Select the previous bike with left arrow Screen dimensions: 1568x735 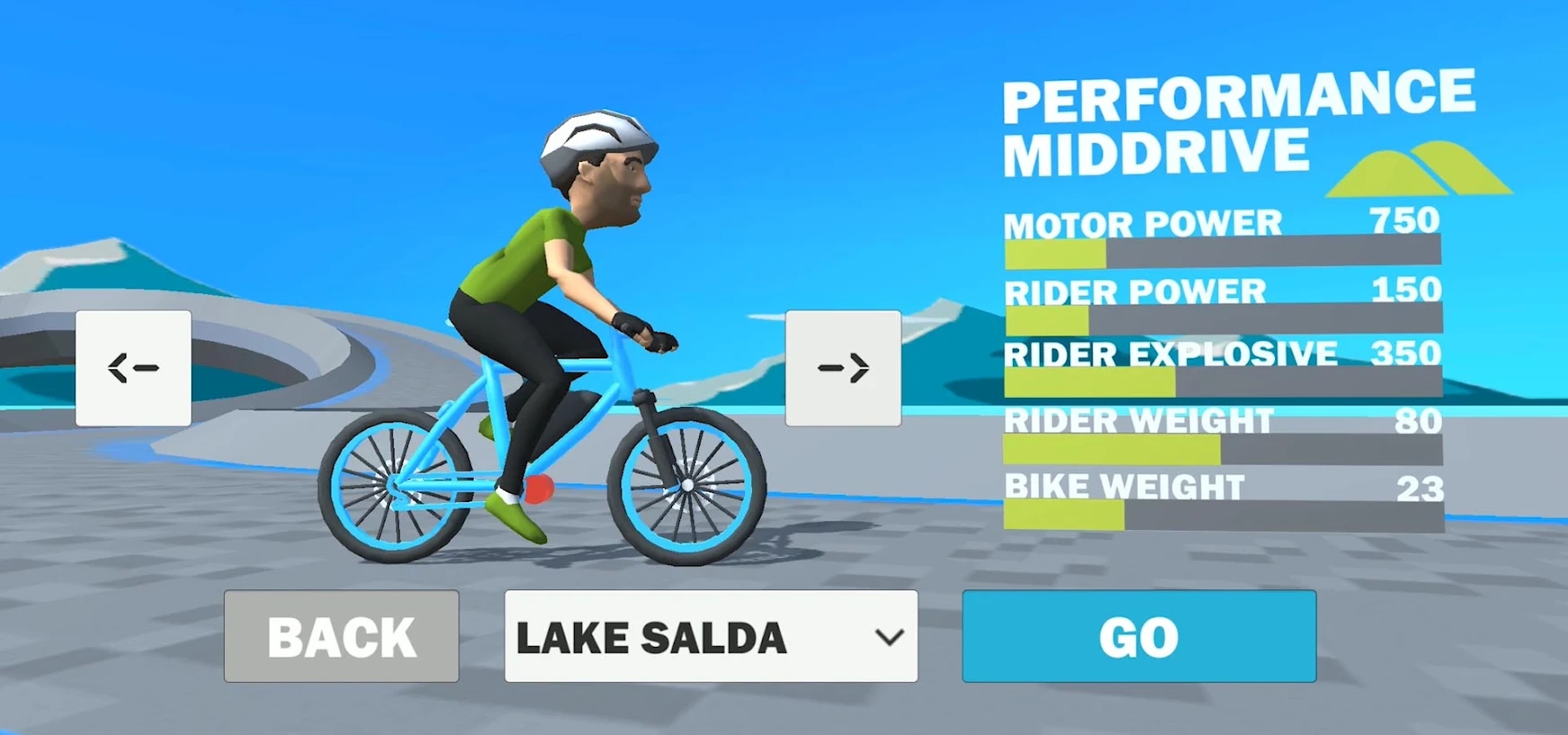tap(134, 367)
